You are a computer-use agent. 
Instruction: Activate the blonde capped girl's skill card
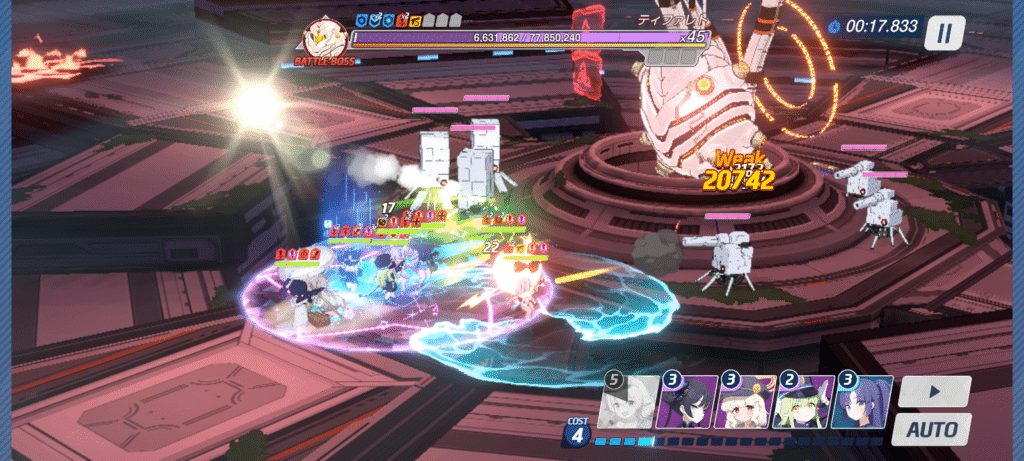tap(746, 402)
